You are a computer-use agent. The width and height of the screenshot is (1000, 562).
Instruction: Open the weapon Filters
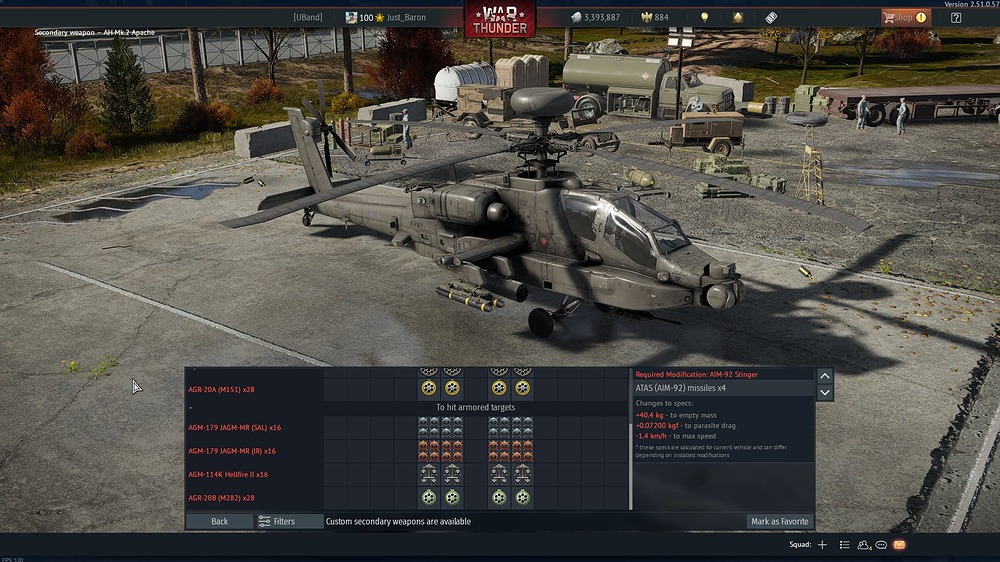(276, 521)
